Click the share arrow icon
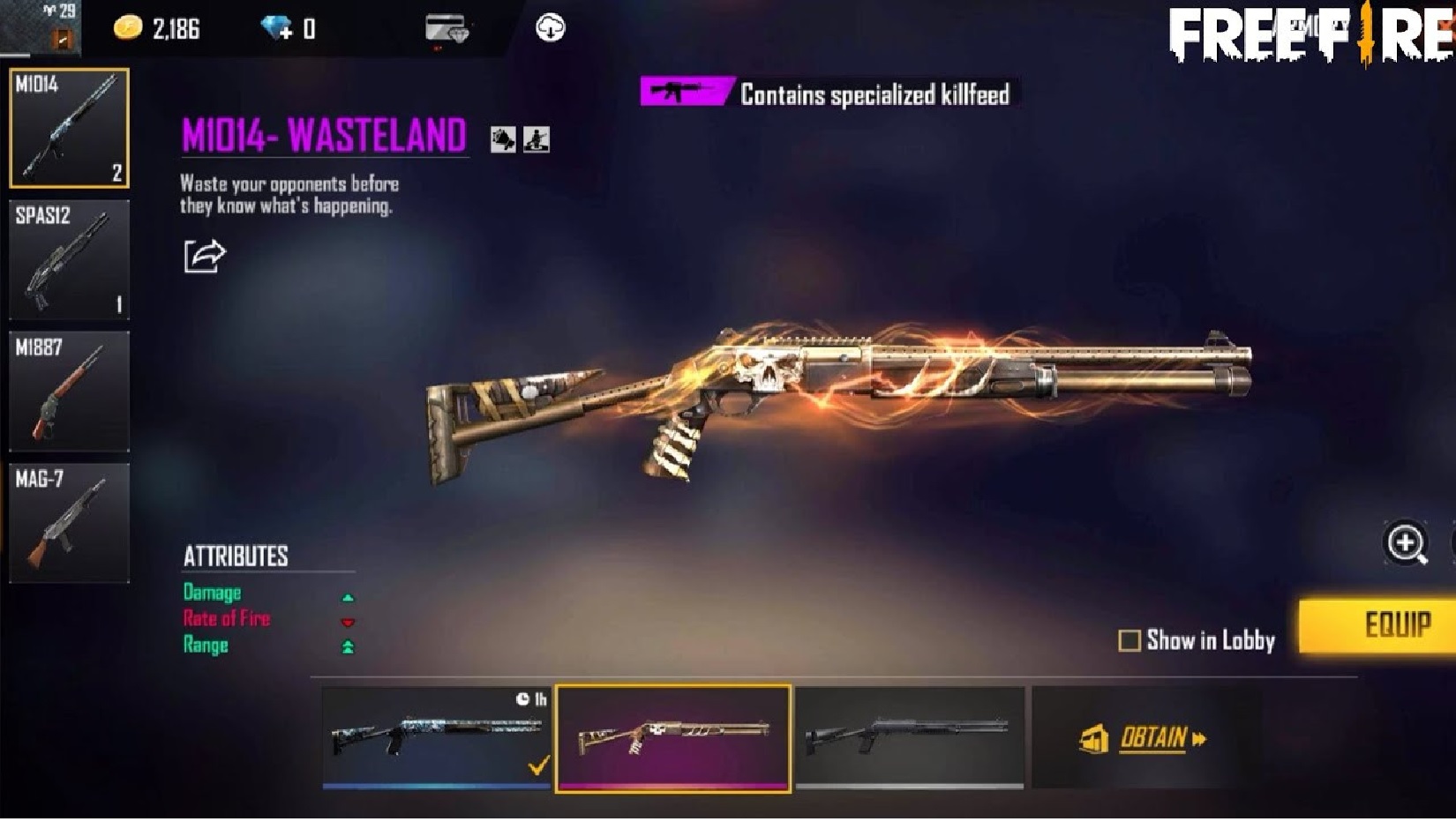The height and width of the screenshot is (829, 1456). (x=204, y=254)
